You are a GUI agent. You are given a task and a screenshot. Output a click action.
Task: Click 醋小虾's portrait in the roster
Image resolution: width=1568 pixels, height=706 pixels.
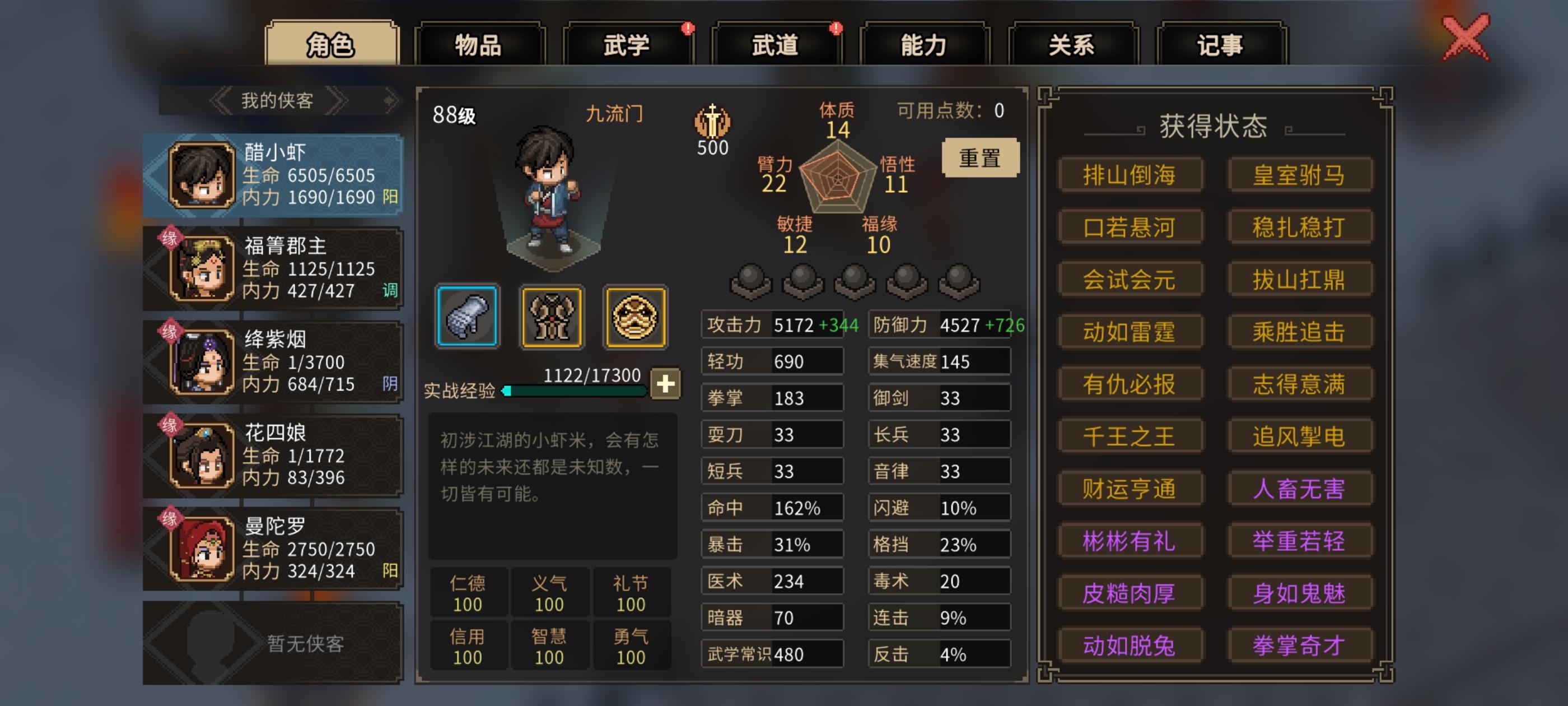(x=201, y=175)
